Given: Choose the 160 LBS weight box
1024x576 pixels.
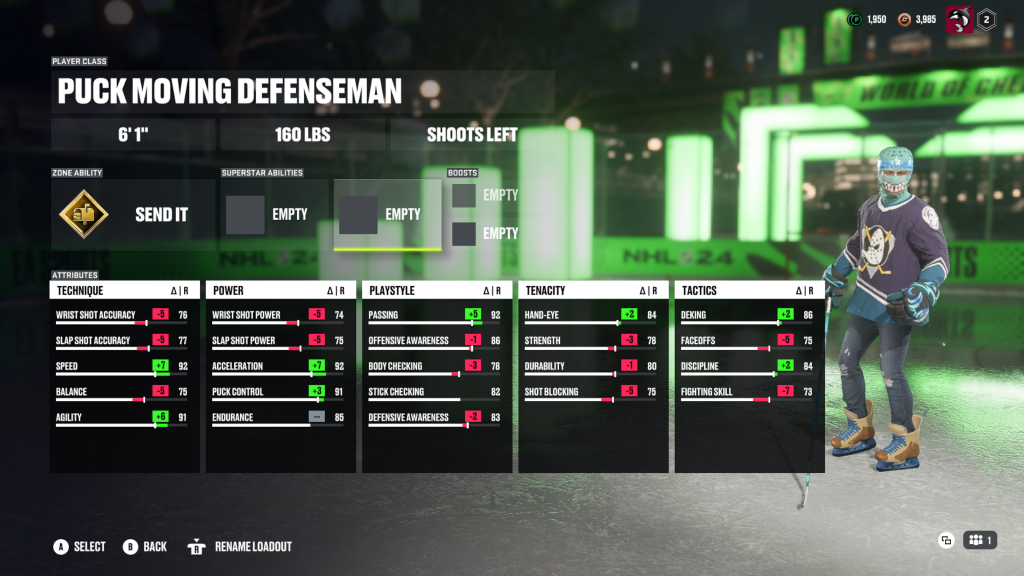Looking at the screenshot, I should click(302, 135).
